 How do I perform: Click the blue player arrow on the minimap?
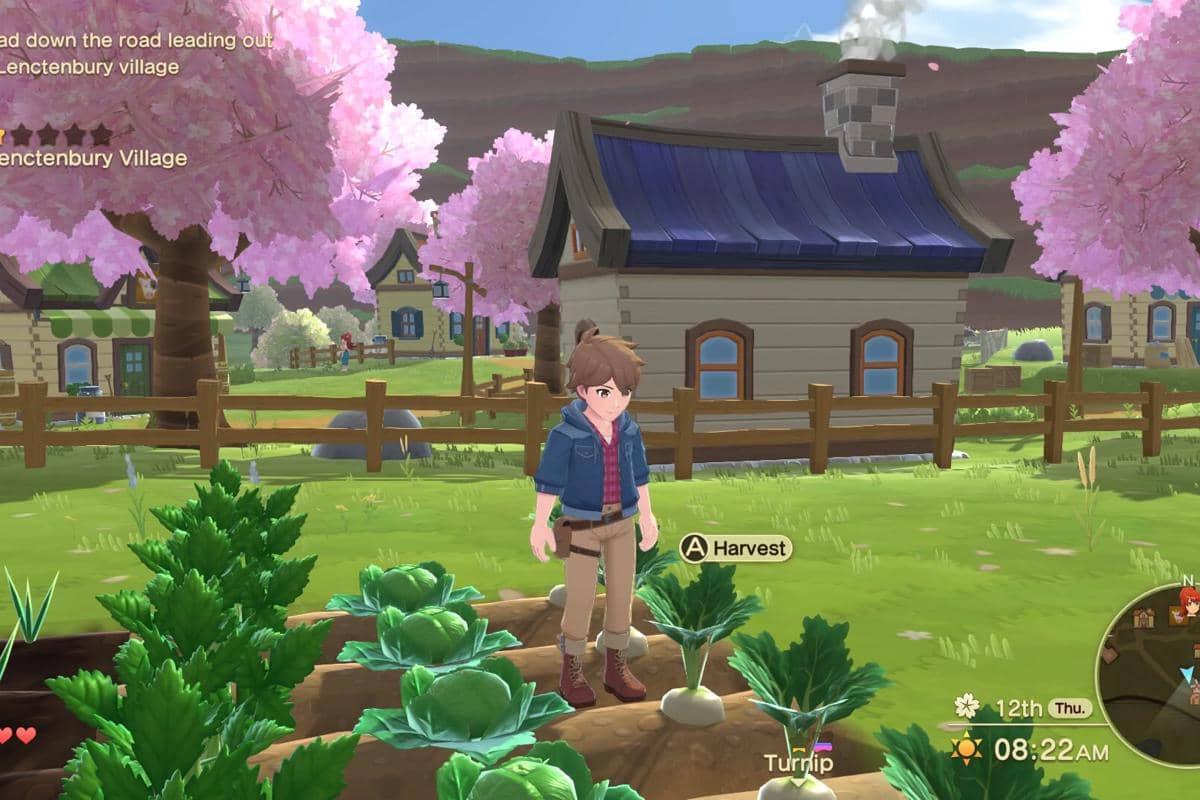click(1187, 674)
